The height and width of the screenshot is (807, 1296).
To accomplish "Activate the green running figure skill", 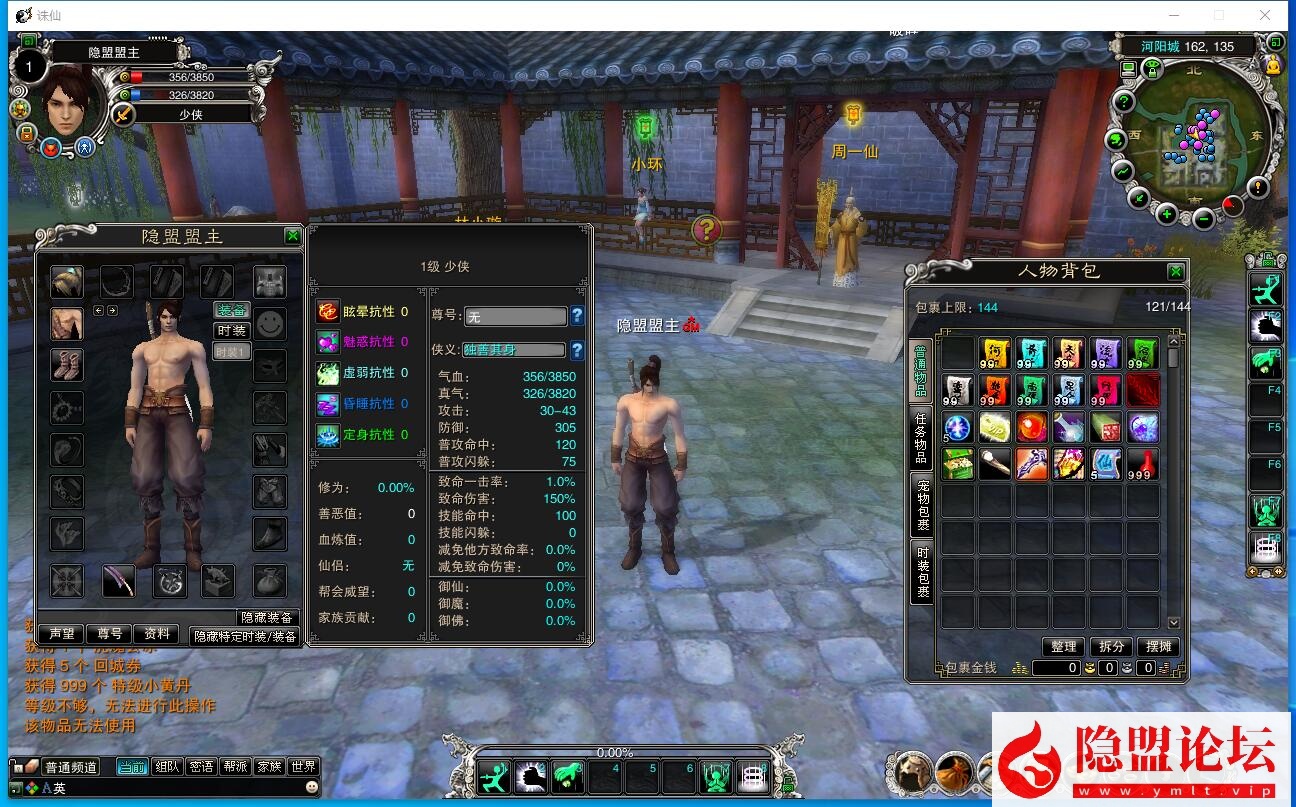I will pos(493,776).
